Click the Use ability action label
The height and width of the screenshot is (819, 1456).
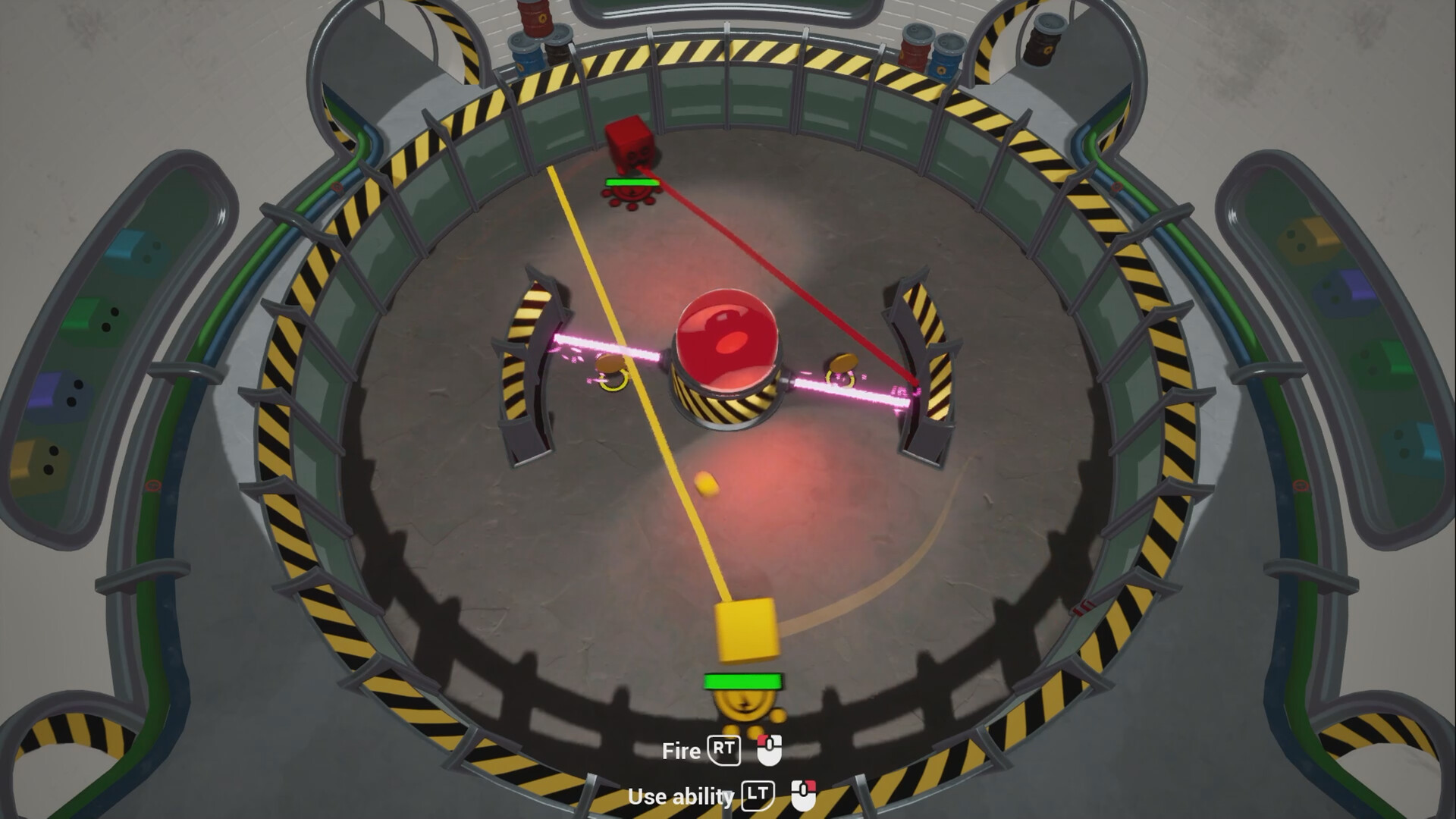(681, 797)
